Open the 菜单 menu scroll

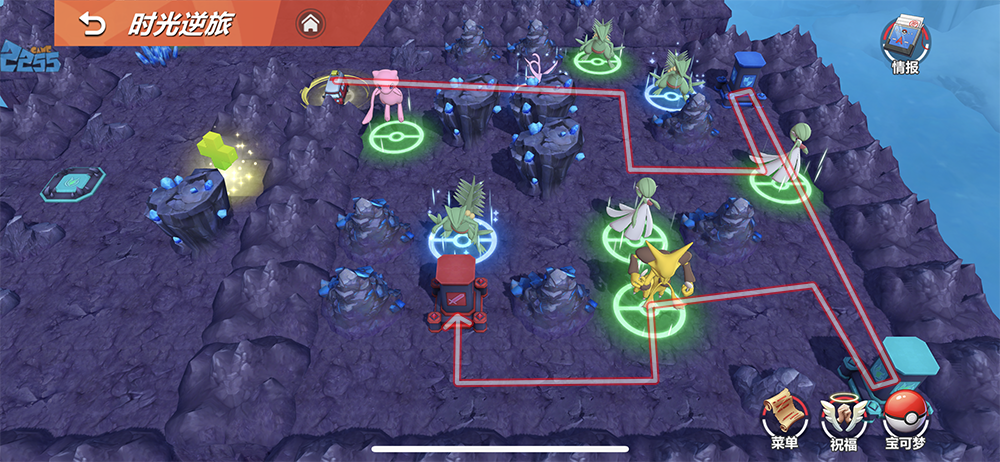(x=783, y=414)
